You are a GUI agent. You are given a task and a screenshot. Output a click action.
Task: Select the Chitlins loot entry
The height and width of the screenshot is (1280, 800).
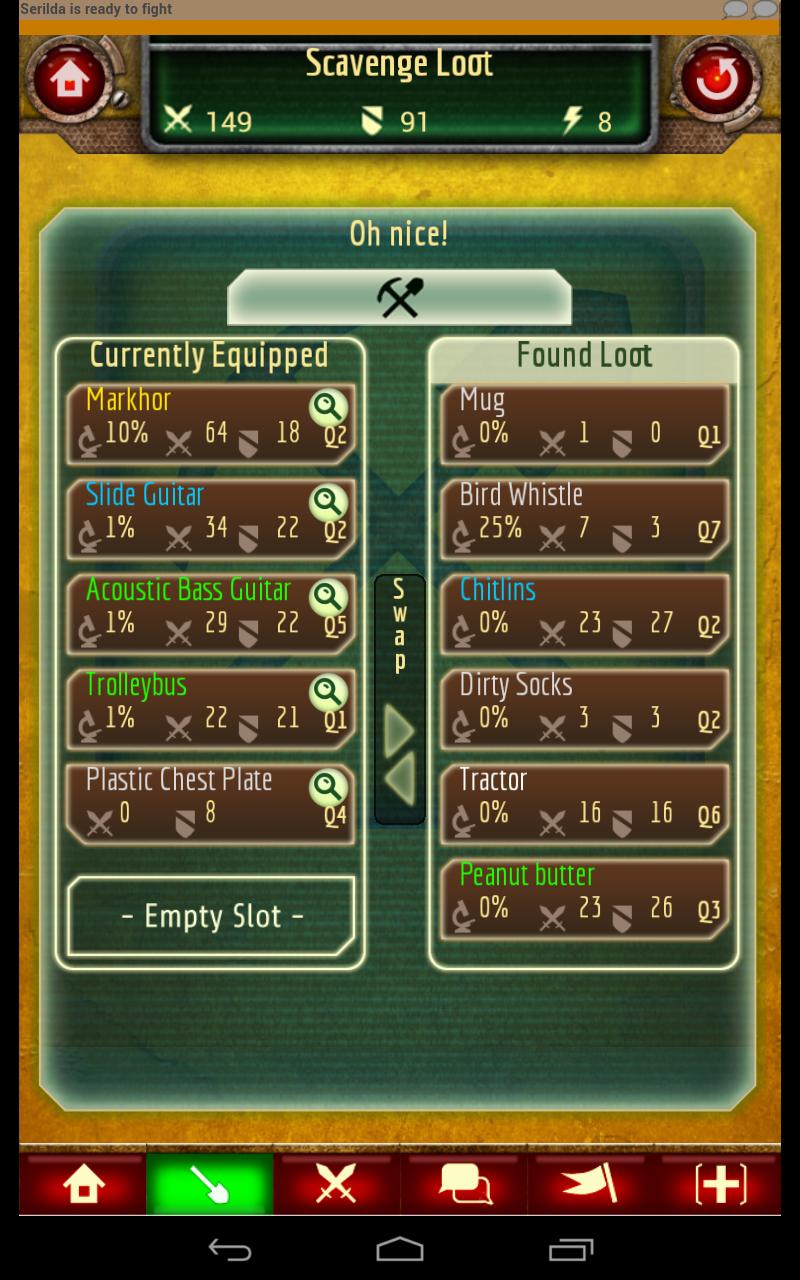(585, 613)
